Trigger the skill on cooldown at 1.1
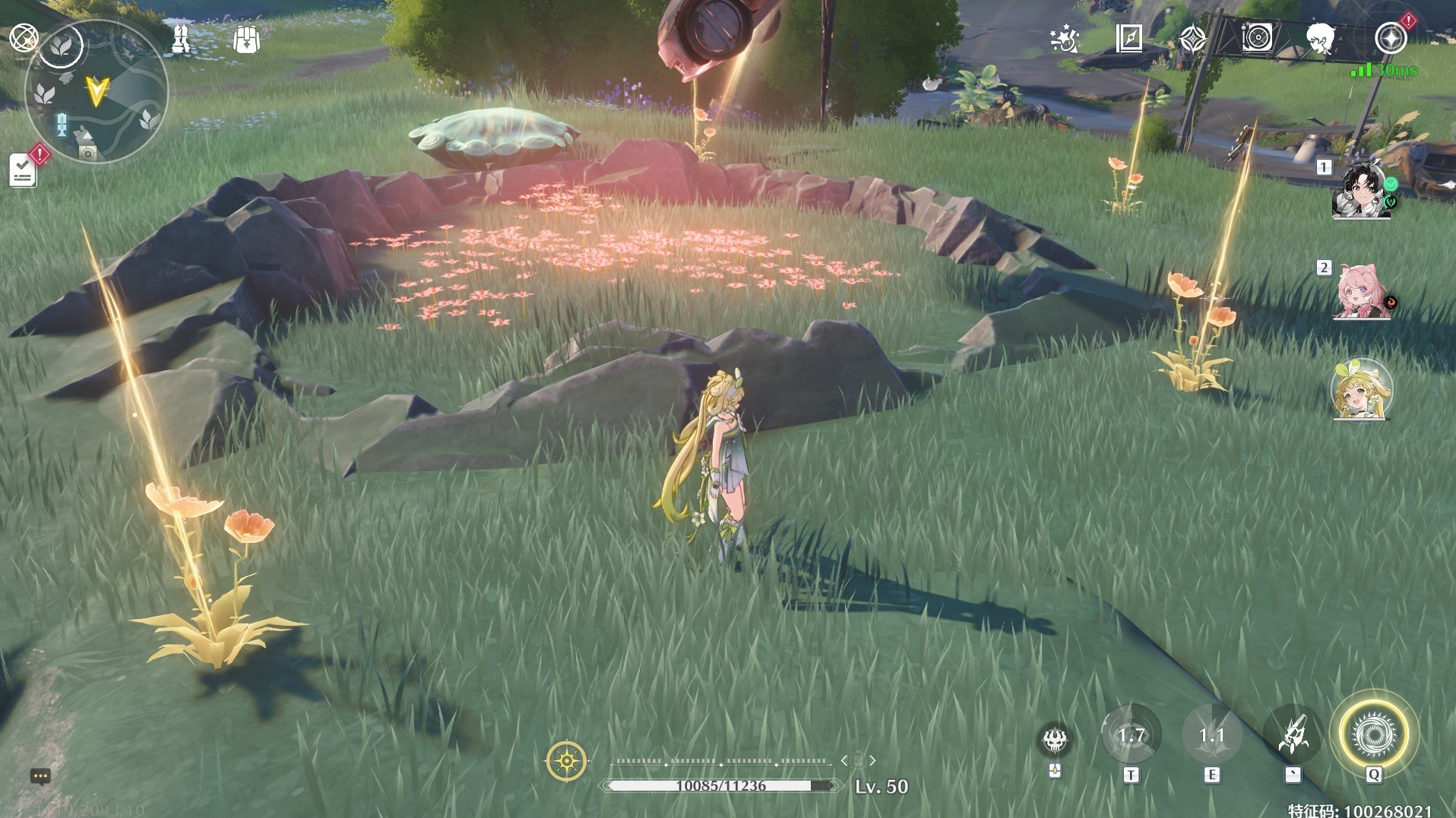 tap(1211, 736)
